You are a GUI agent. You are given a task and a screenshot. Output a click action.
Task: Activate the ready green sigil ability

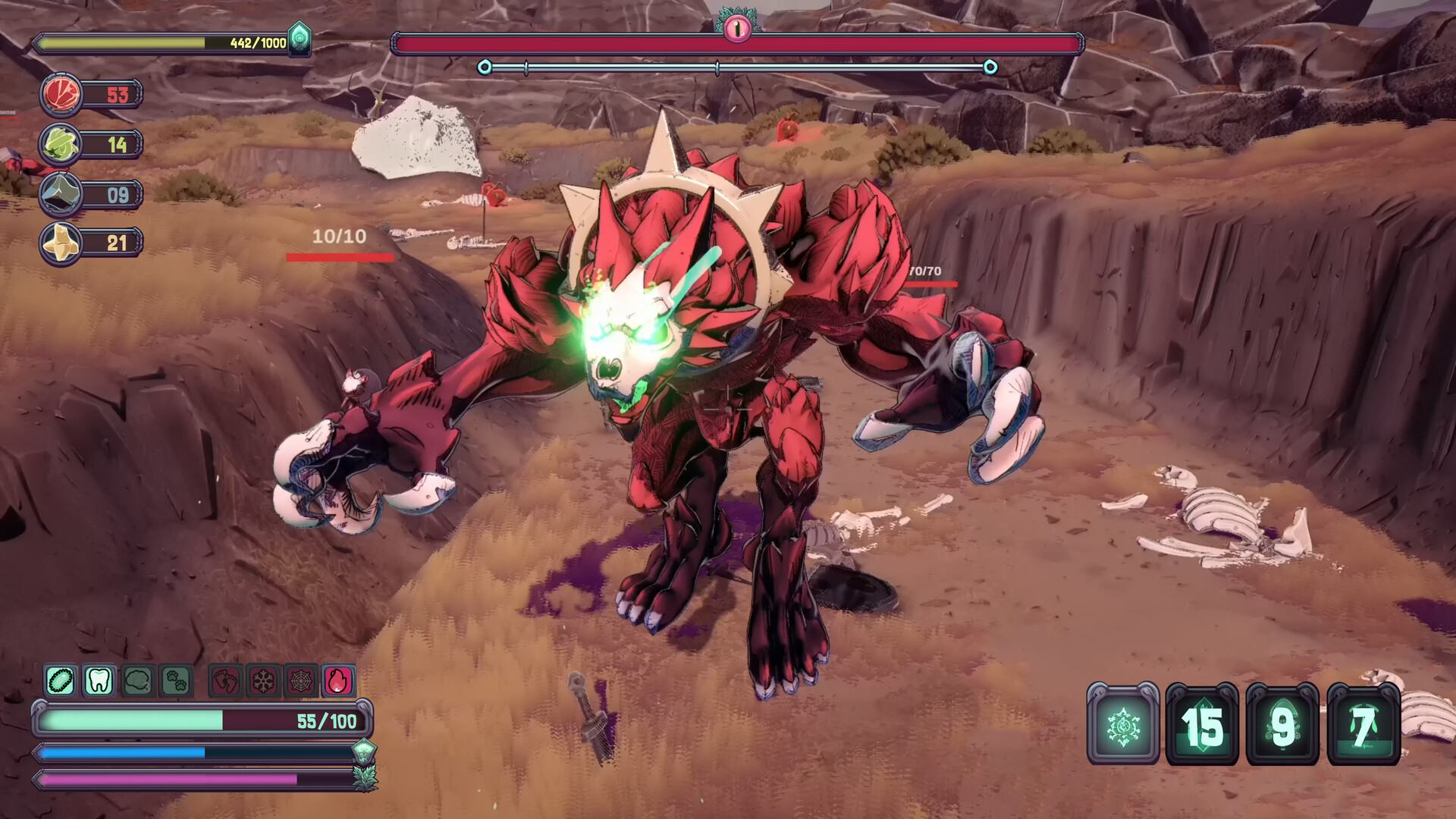1123,726
